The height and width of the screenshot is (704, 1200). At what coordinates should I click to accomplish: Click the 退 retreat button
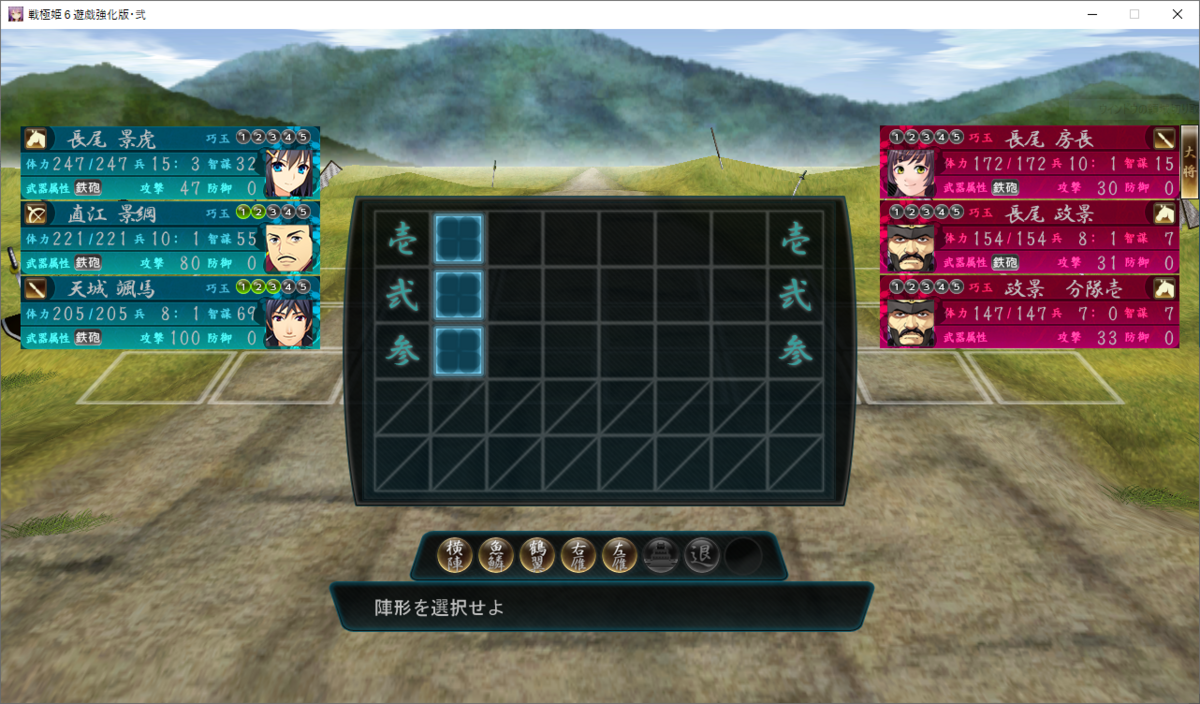tap(701, 554)
